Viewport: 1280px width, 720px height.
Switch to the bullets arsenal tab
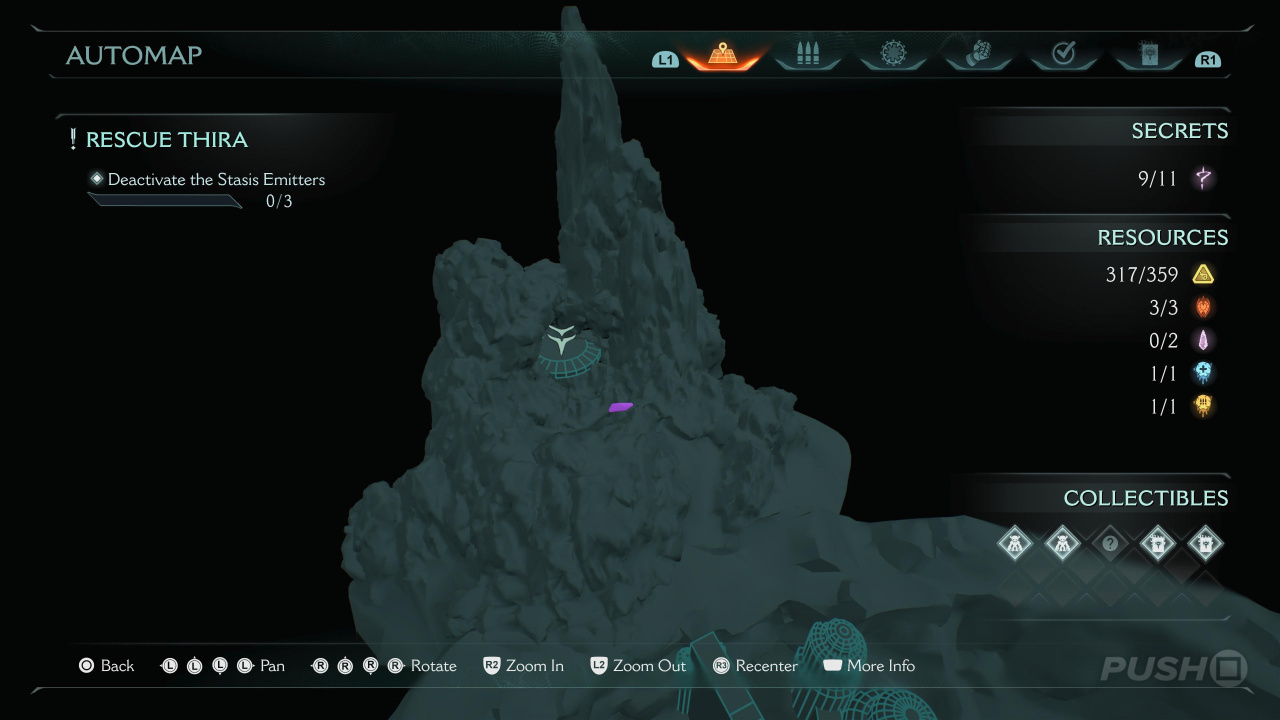pyautogui.click(x=808, y=55)
